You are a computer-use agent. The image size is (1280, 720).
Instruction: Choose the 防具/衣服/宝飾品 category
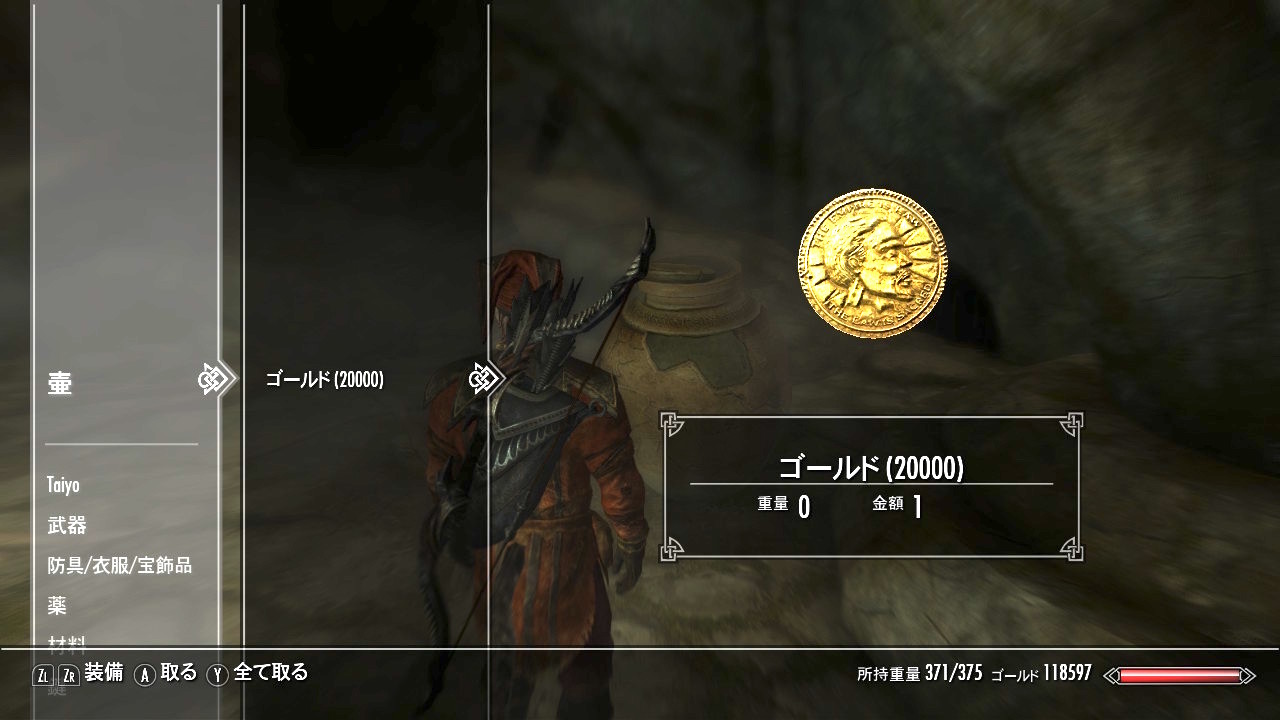pyautogui.click(x=119, y=565)
